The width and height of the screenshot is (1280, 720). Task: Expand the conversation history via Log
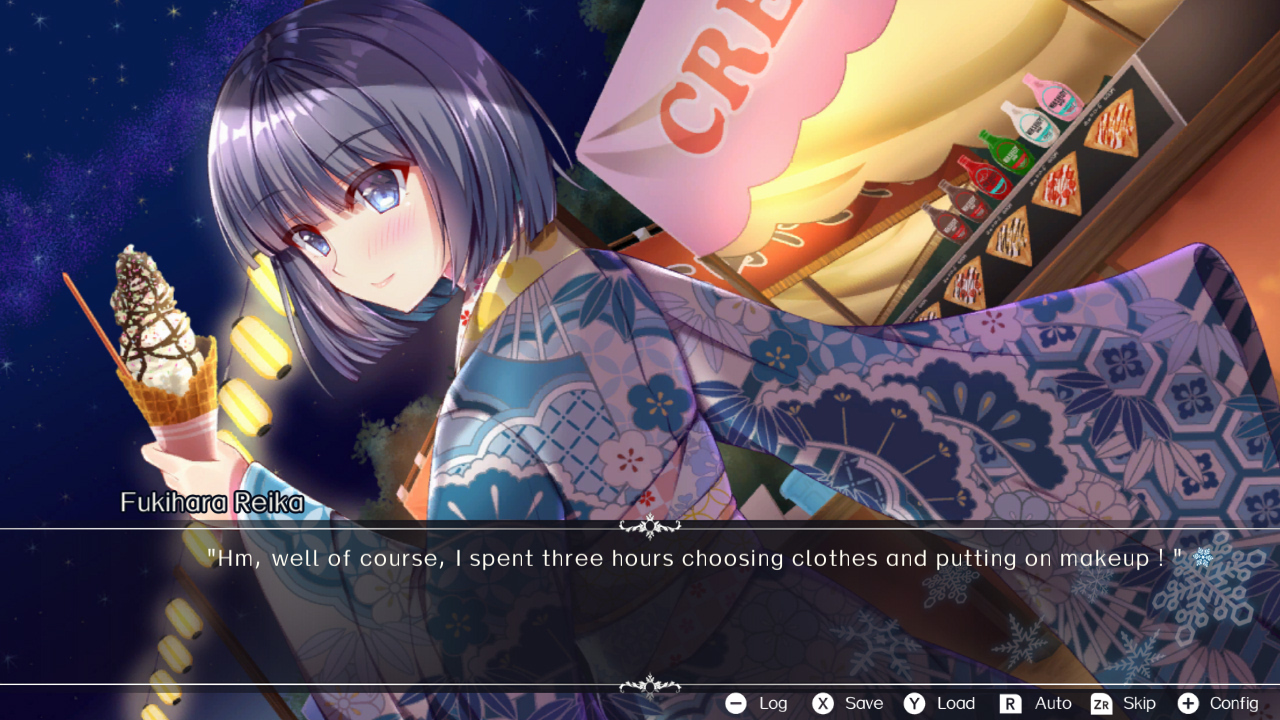coord(772,703)
